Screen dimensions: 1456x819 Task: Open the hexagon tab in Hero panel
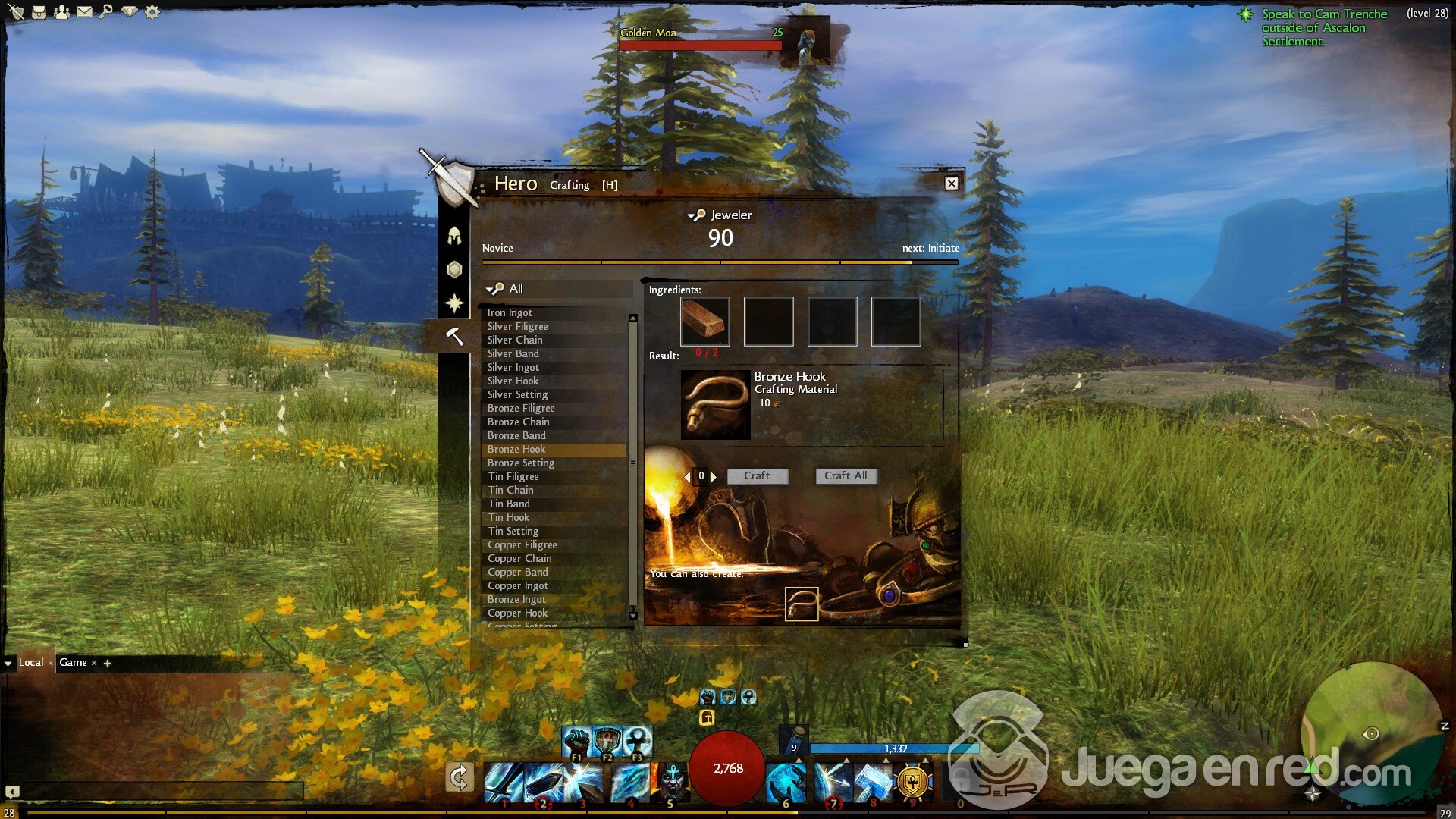point(454,269)
